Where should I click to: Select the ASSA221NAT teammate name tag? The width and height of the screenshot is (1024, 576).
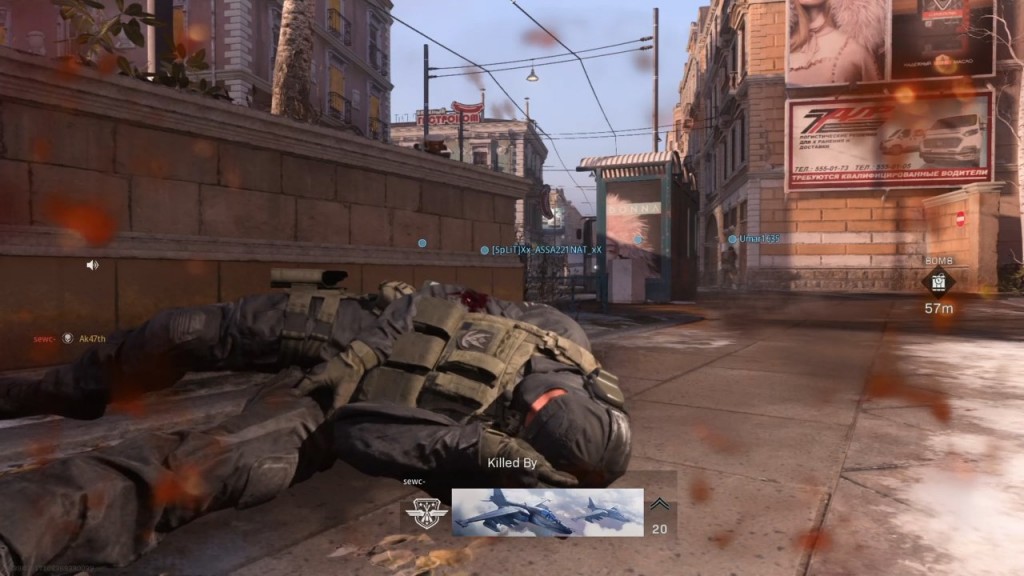546,250
